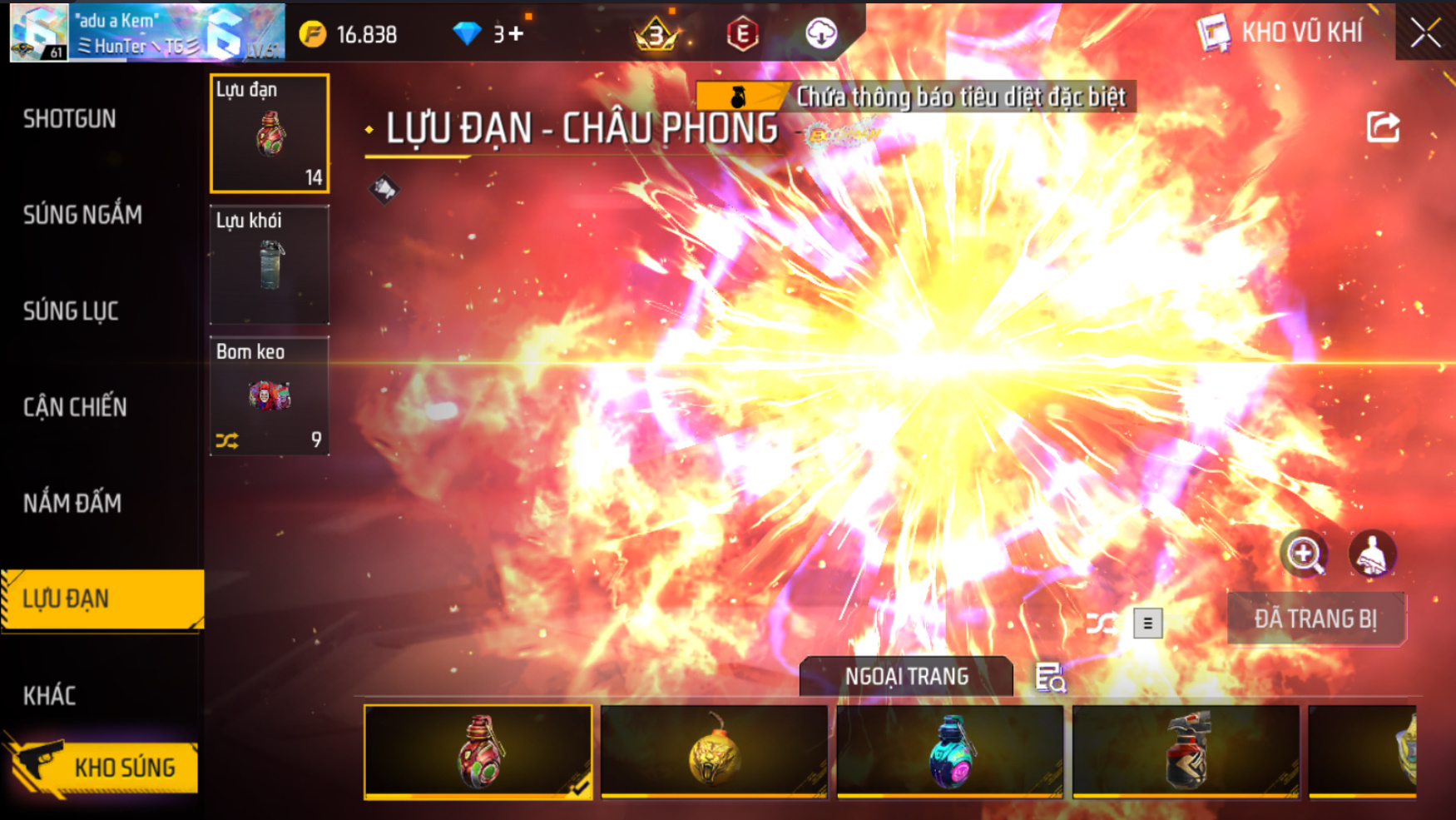Select the Lựu đạn item slot
The width and height of the screenshot is (1456, 820).
(270, 133)
